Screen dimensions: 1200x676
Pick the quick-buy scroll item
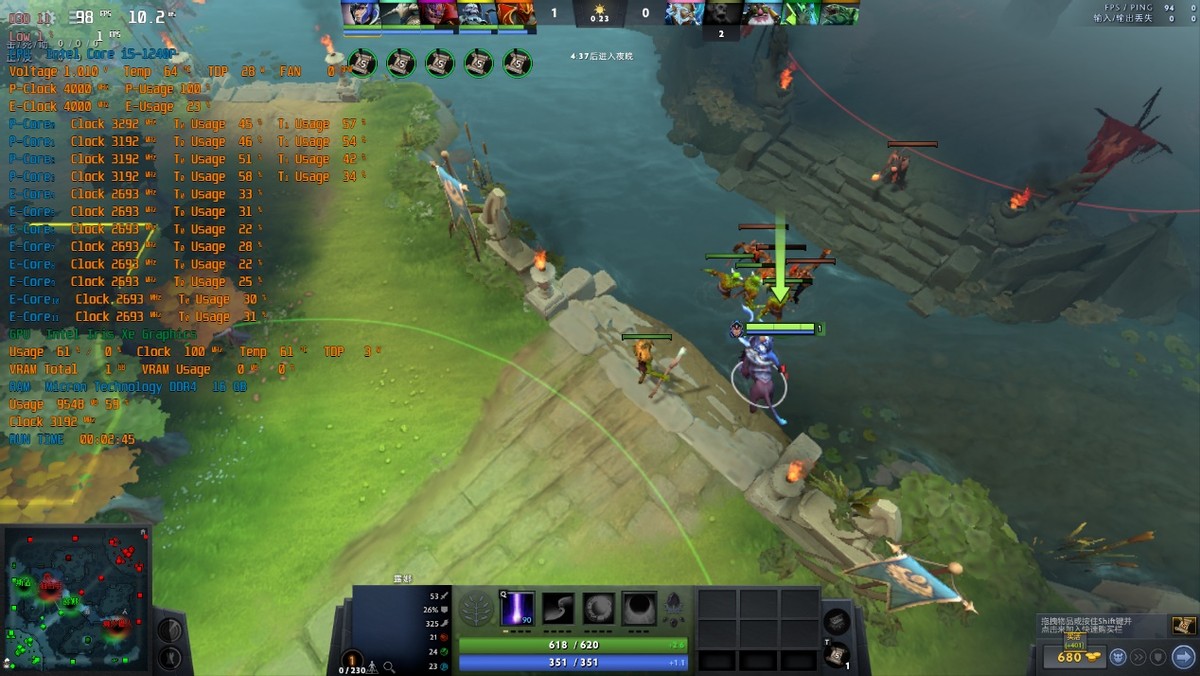tap(1183, 626)
